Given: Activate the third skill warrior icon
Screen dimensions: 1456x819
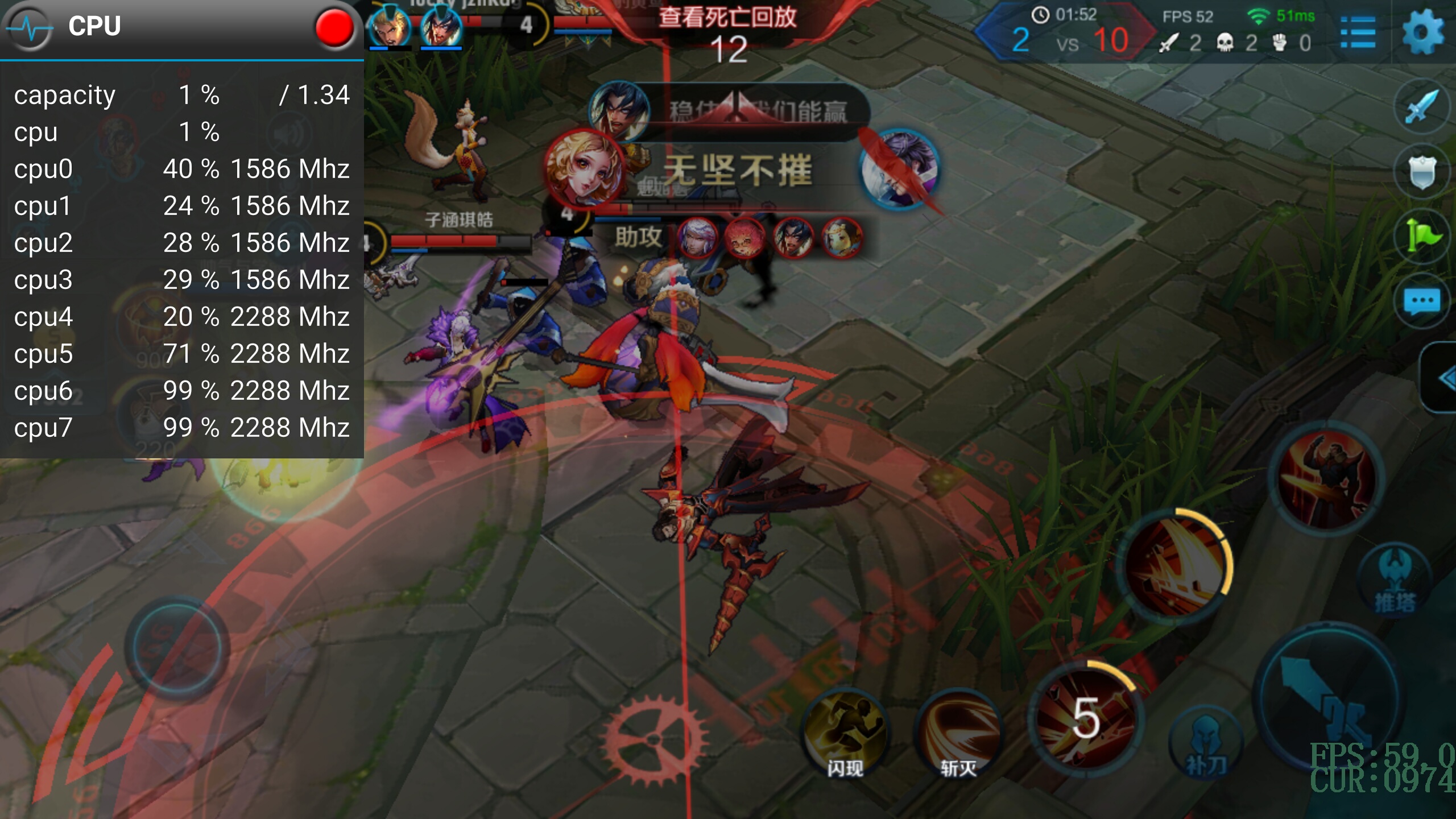Looking at the screenshot, I should click(x=1326, y=479).
